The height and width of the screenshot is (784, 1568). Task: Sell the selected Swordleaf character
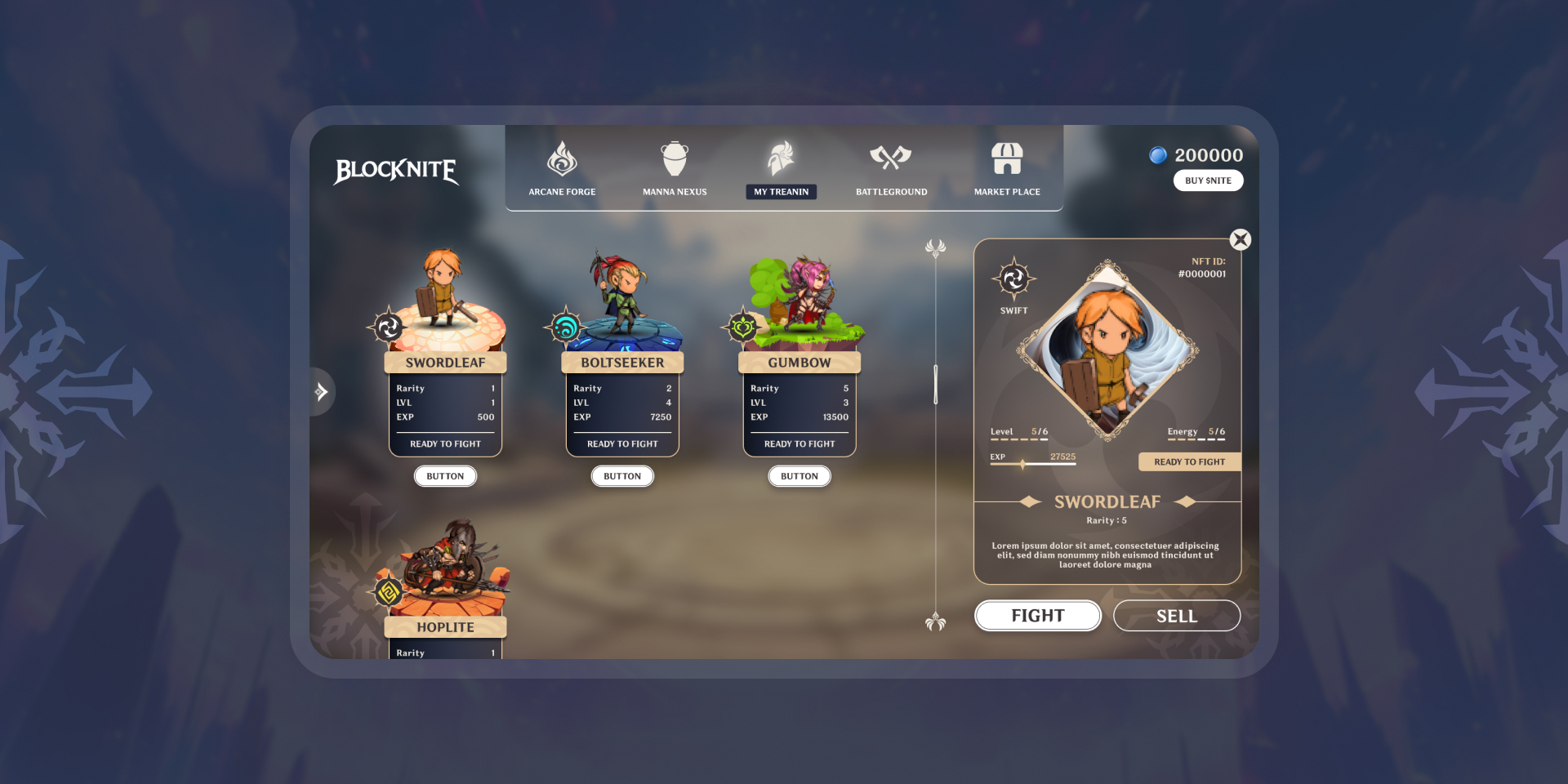point(1176,616)
